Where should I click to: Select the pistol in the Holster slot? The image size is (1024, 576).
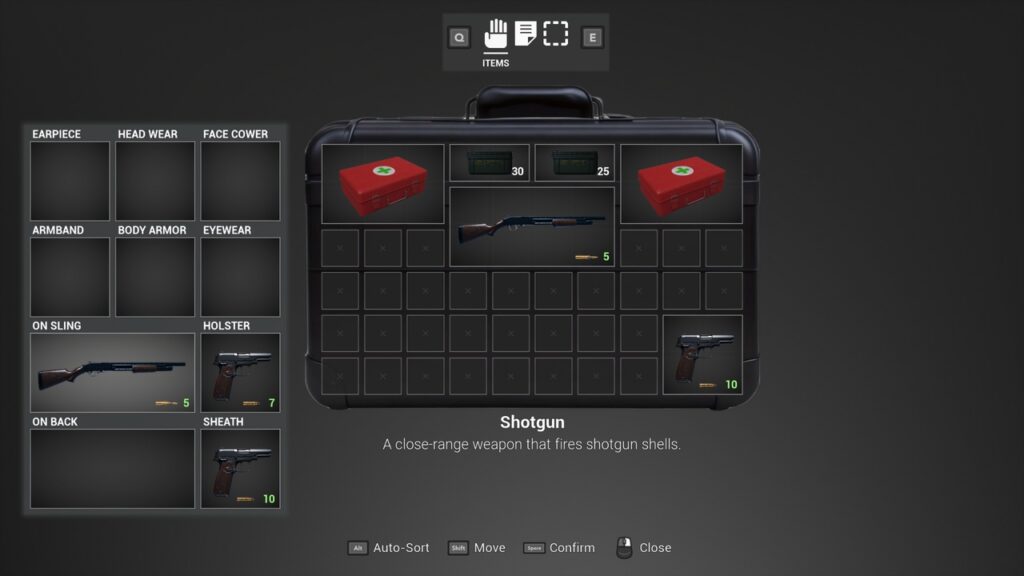[240, 373]
